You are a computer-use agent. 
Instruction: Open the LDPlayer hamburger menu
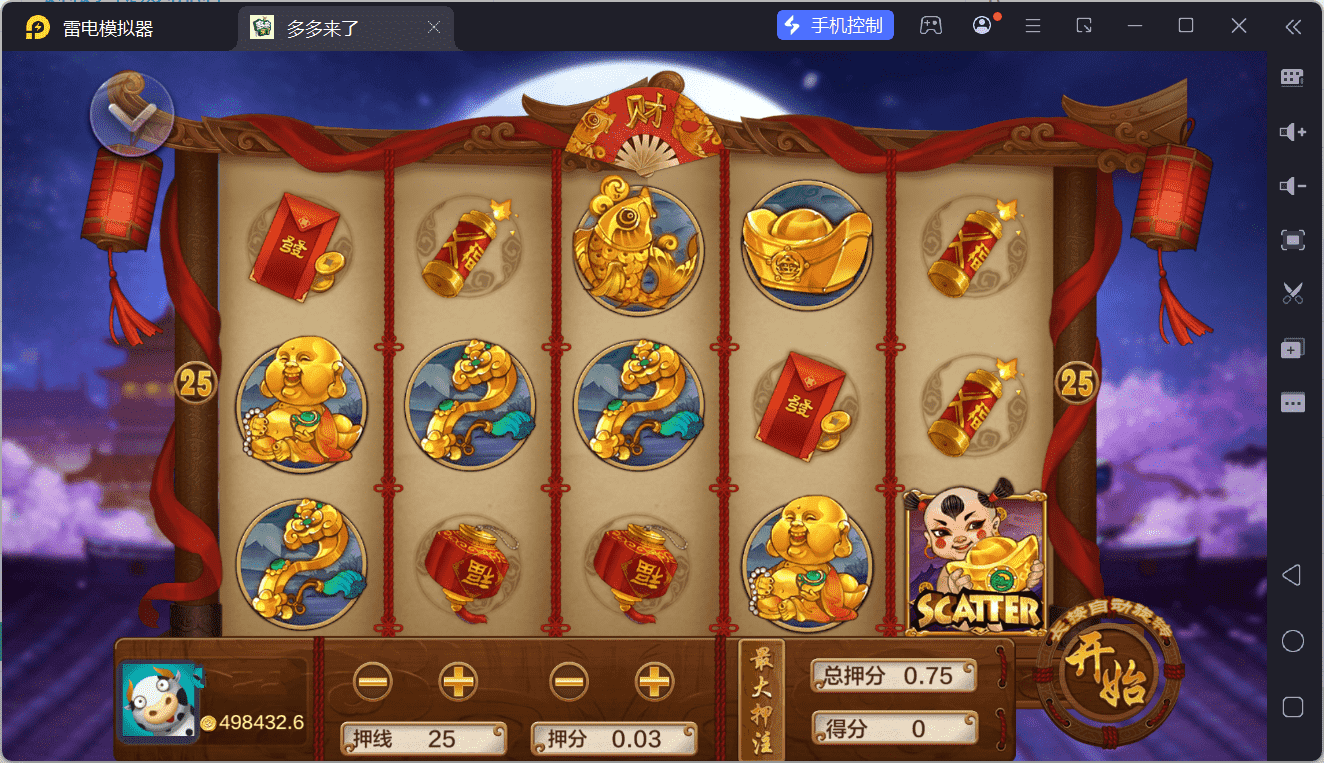pos(1032,25)
